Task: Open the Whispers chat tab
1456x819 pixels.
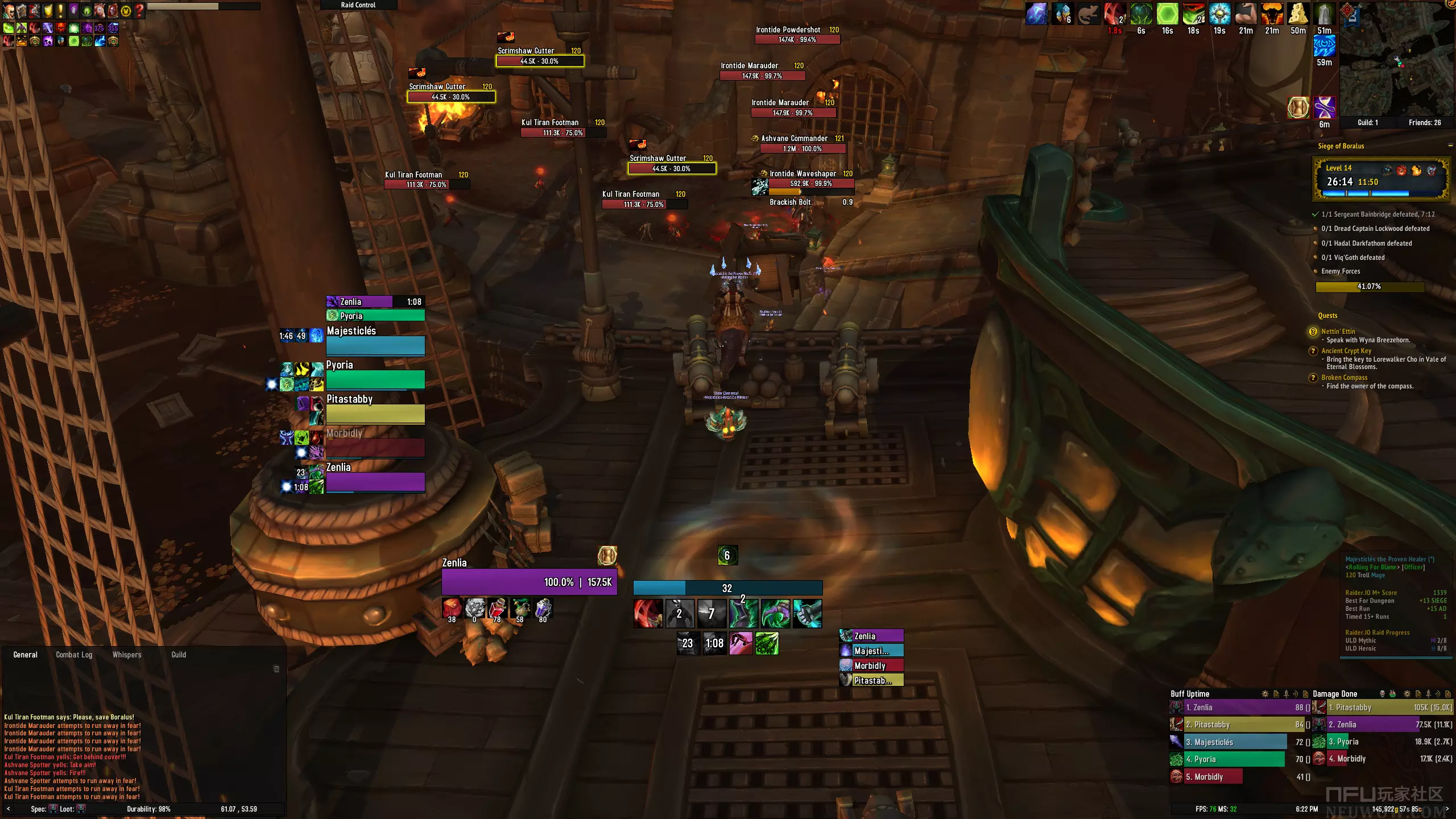Action: click(127, 655)
